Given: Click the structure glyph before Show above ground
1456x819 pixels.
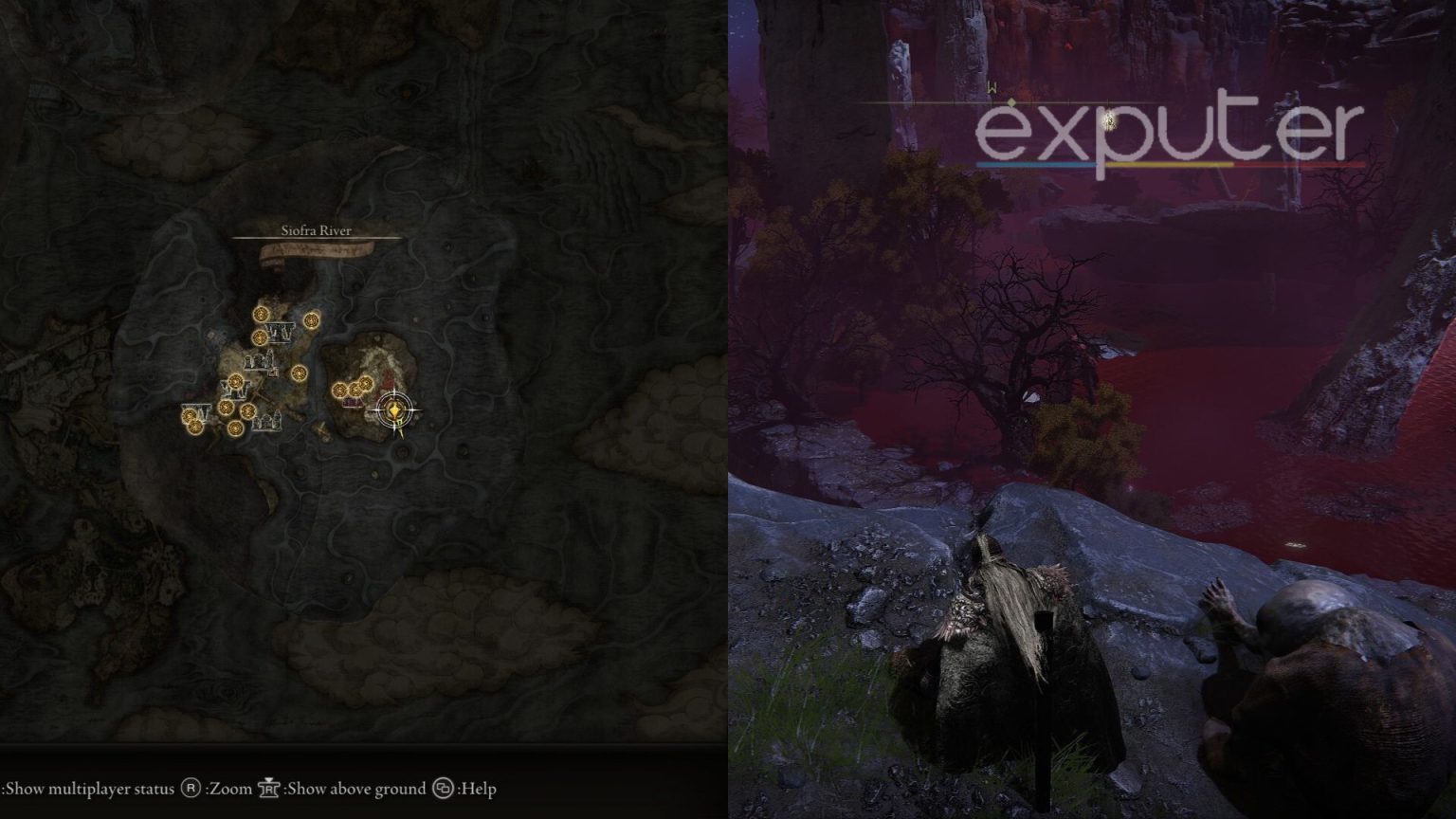Looking at the screenshot, I should coord(269,788).
